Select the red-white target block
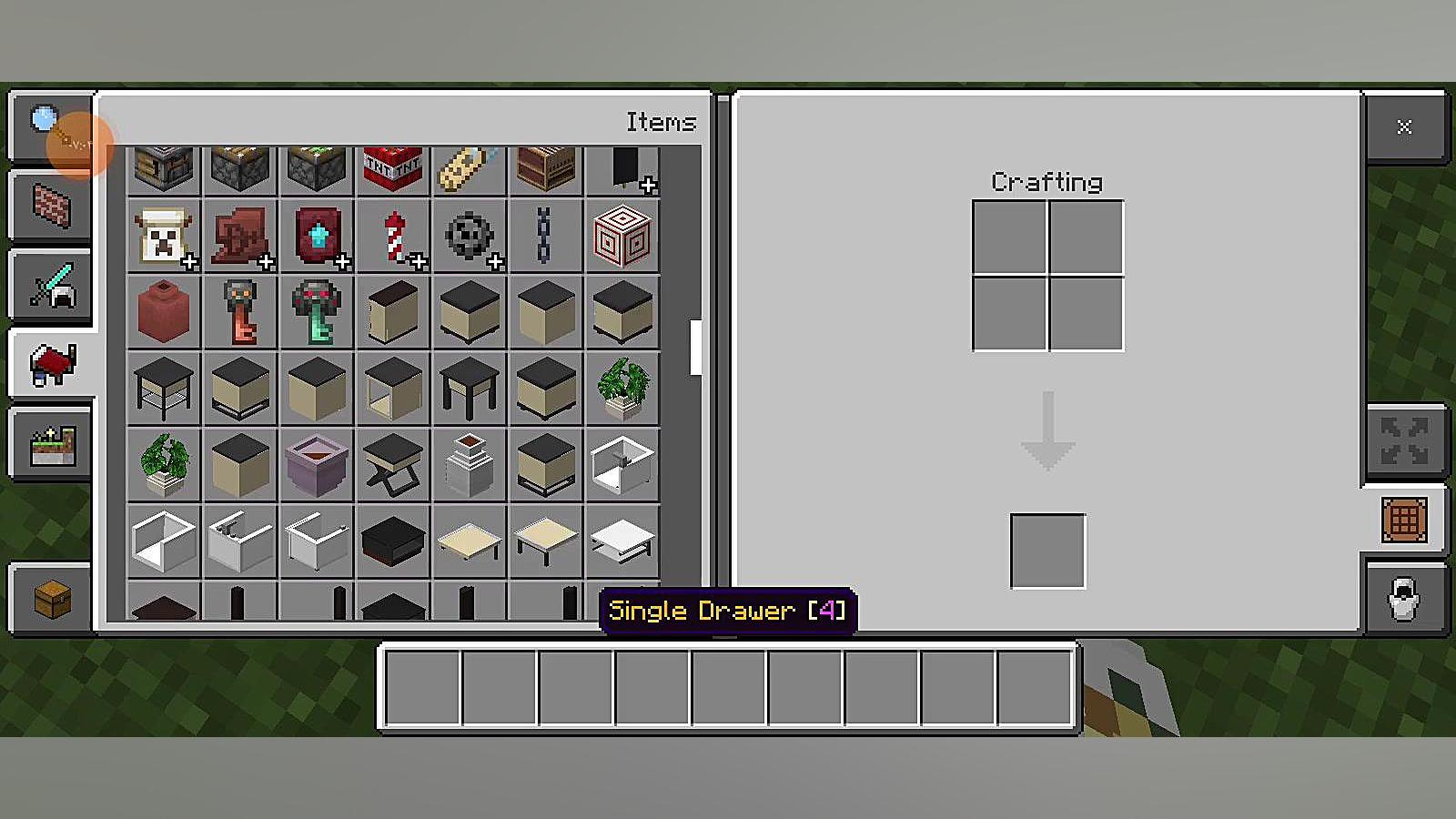 click(x=622, y=236)
